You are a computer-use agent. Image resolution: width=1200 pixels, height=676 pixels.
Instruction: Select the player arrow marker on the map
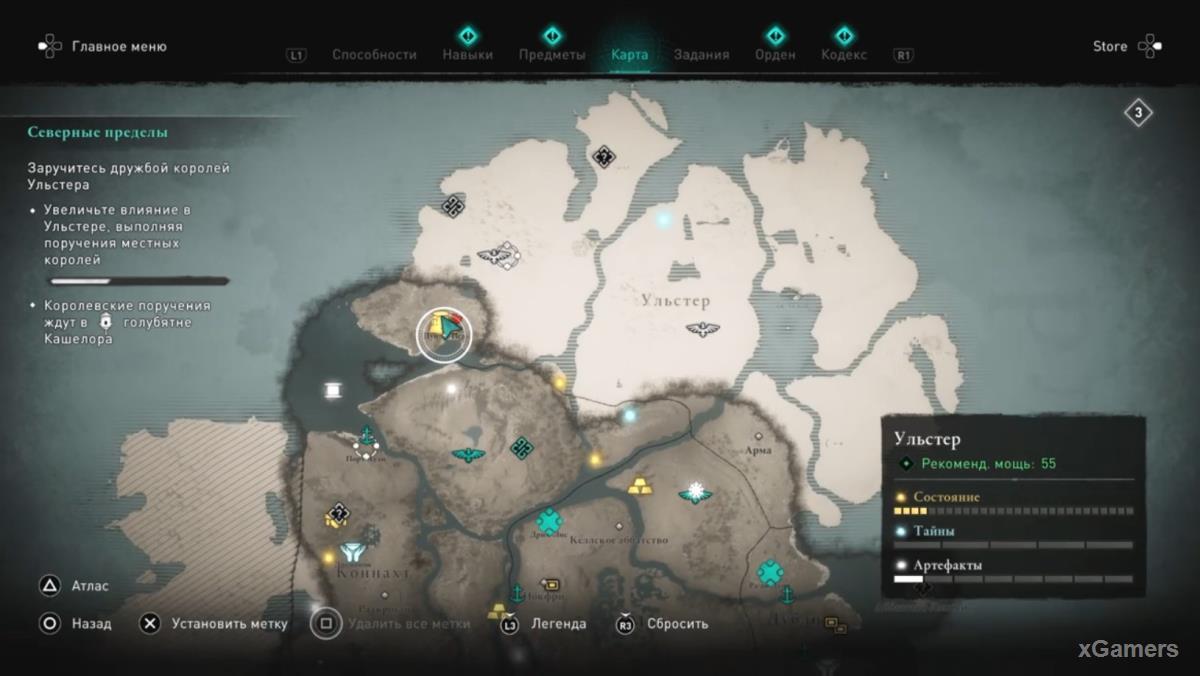451,329
